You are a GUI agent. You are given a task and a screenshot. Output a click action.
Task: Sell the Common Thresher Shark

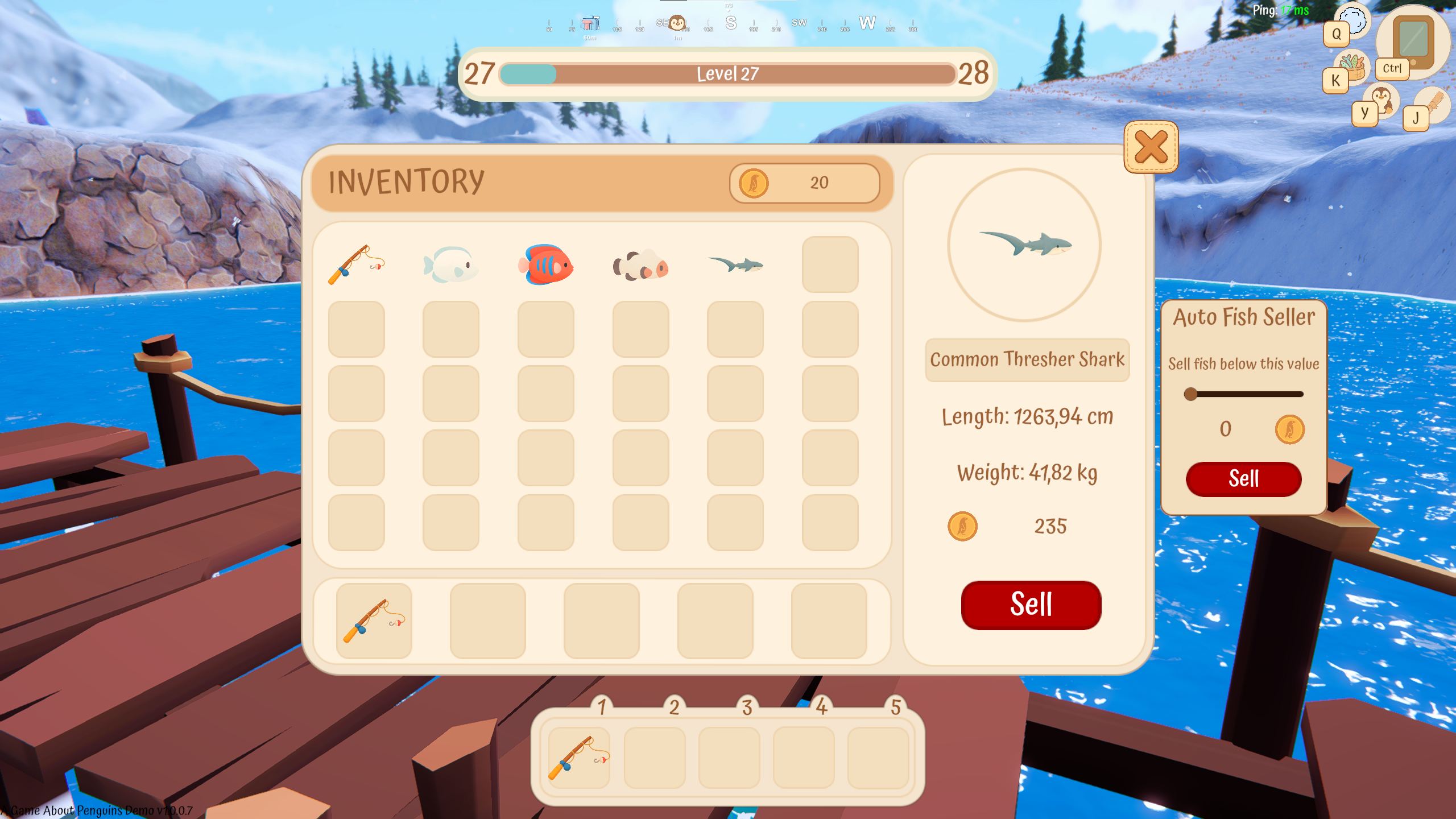tap(1031, 605)
